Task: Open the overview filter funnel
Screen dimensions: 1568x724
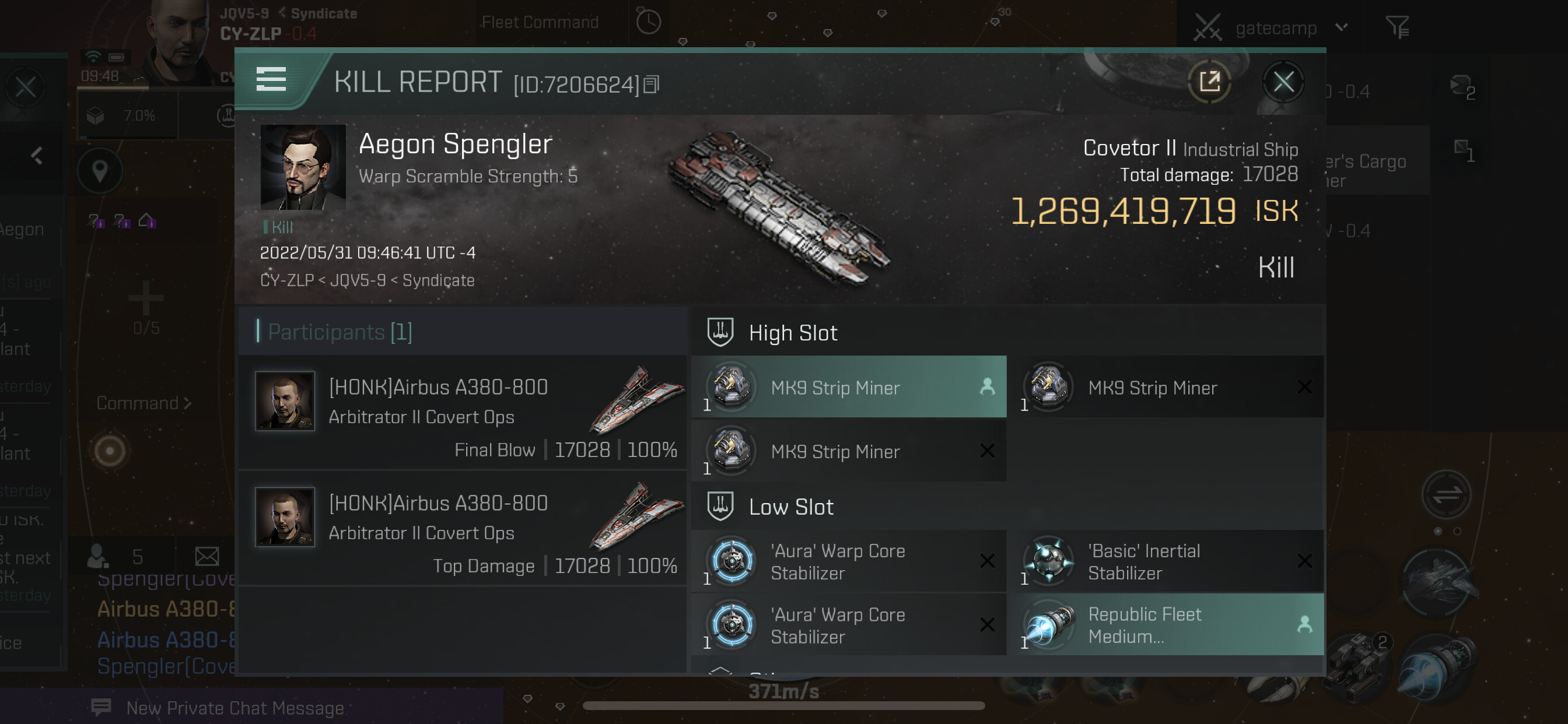Action: [1397, 27]
